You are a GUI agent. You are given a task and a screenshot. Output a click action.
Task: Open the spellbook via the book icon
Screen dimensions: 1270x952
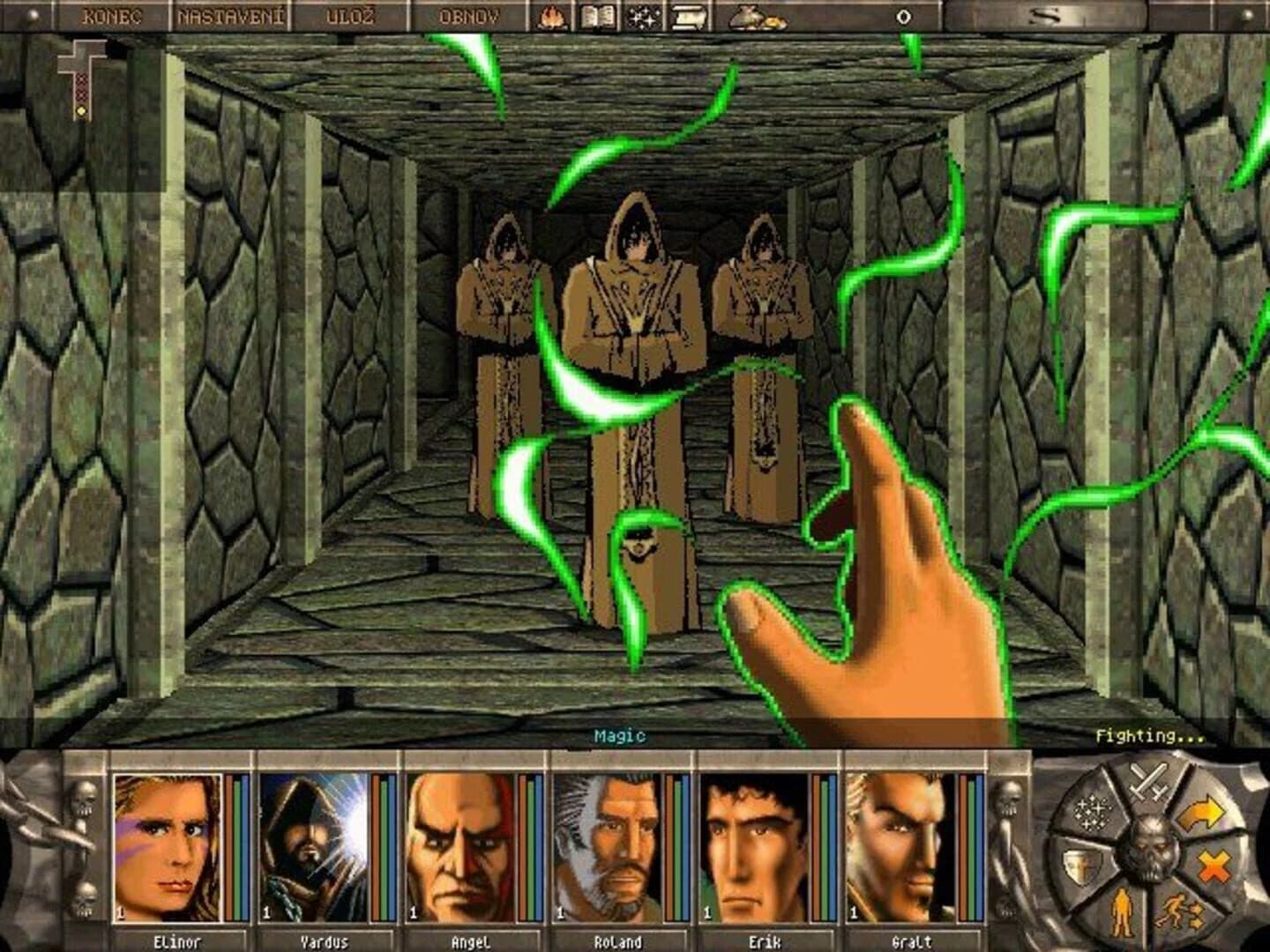tap(596, 16)
